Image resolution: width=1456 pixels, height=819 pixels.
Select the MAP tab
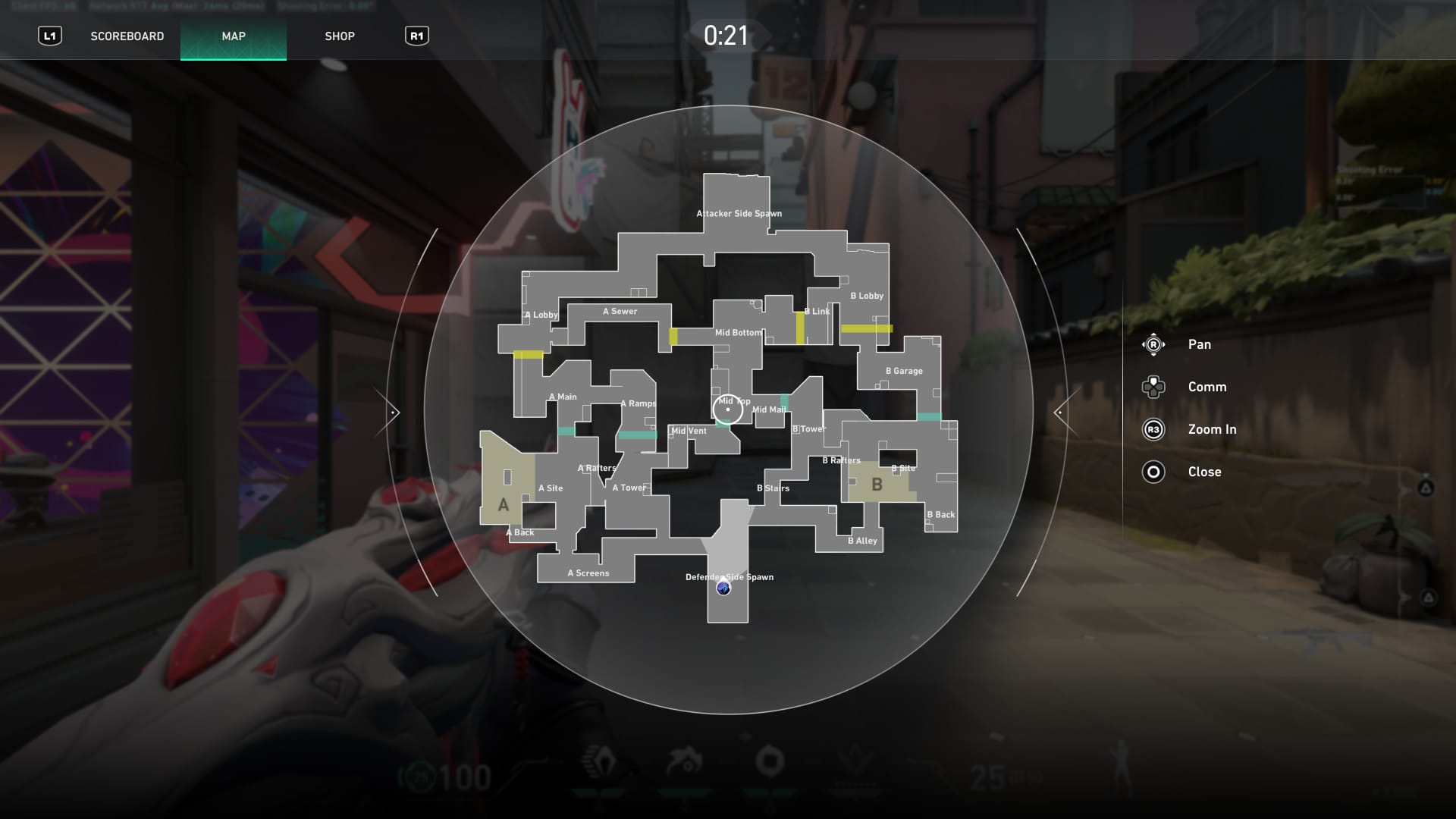tap(233, 36)
